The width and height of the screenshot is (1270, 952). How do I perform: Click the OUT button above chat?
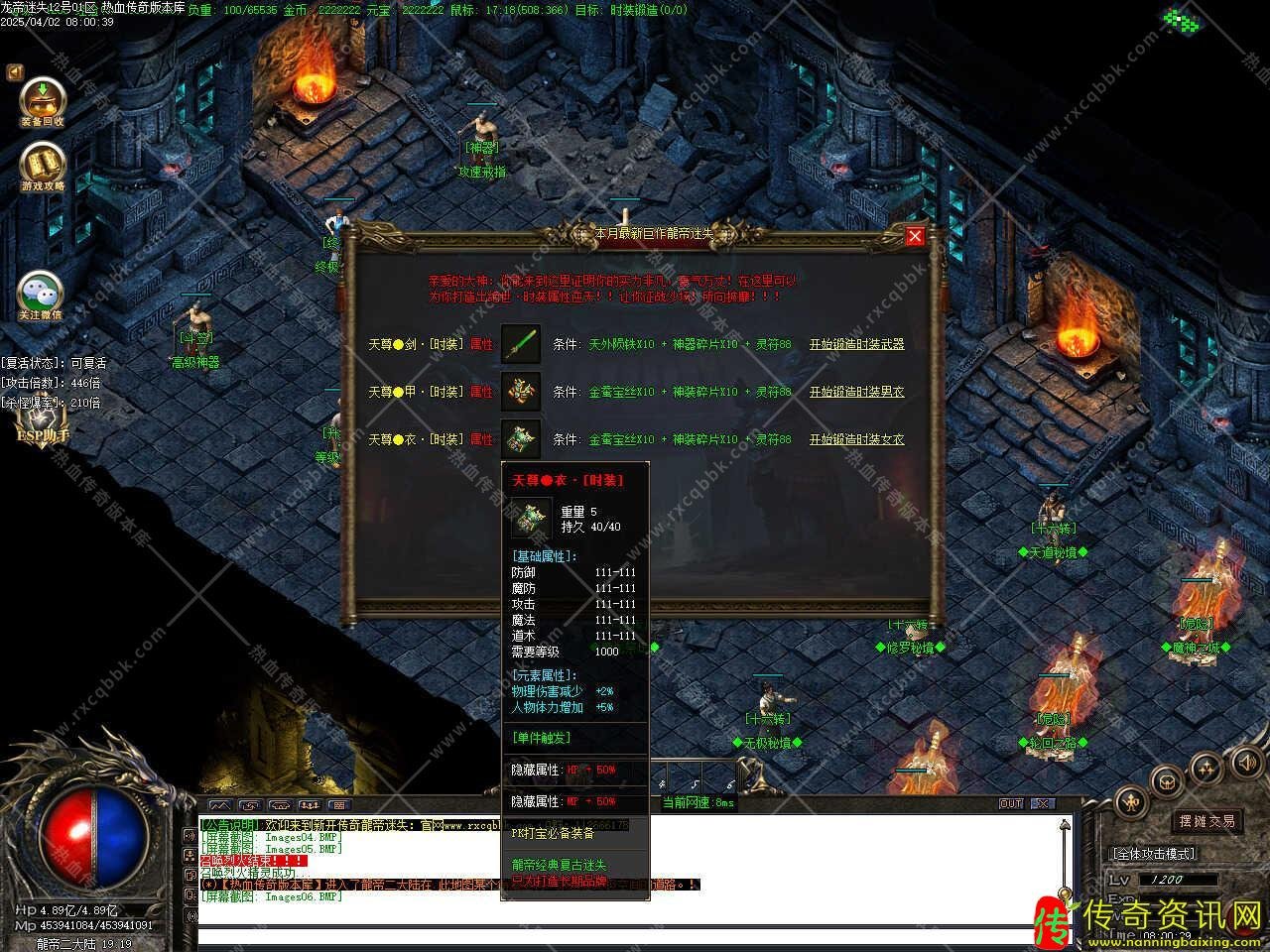click(1011, 804)
